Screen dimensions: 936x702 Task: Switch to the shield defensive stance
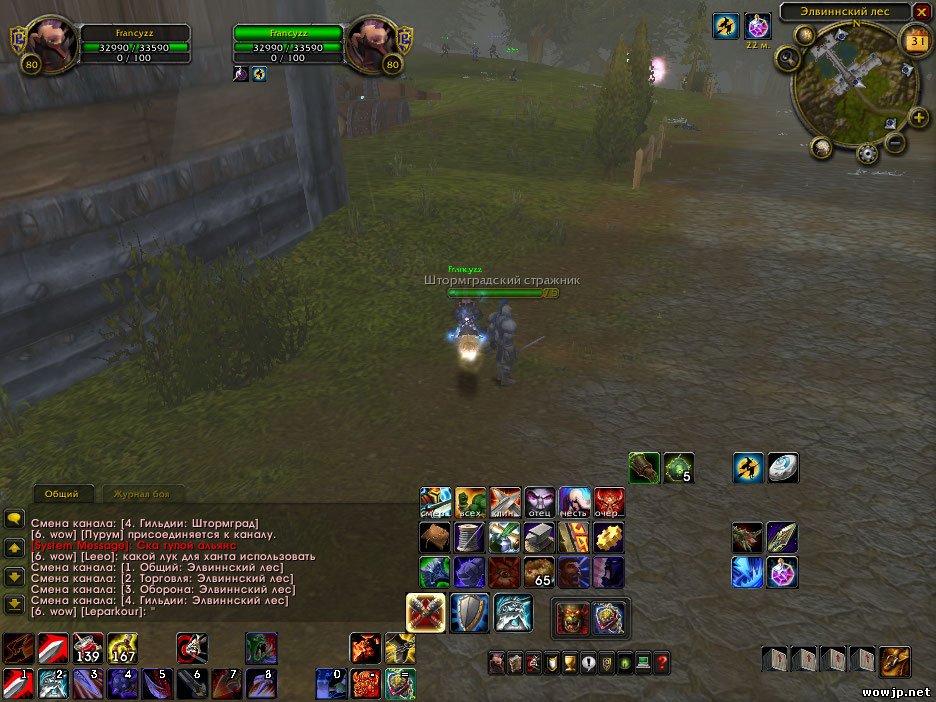(x=469, y=613)
